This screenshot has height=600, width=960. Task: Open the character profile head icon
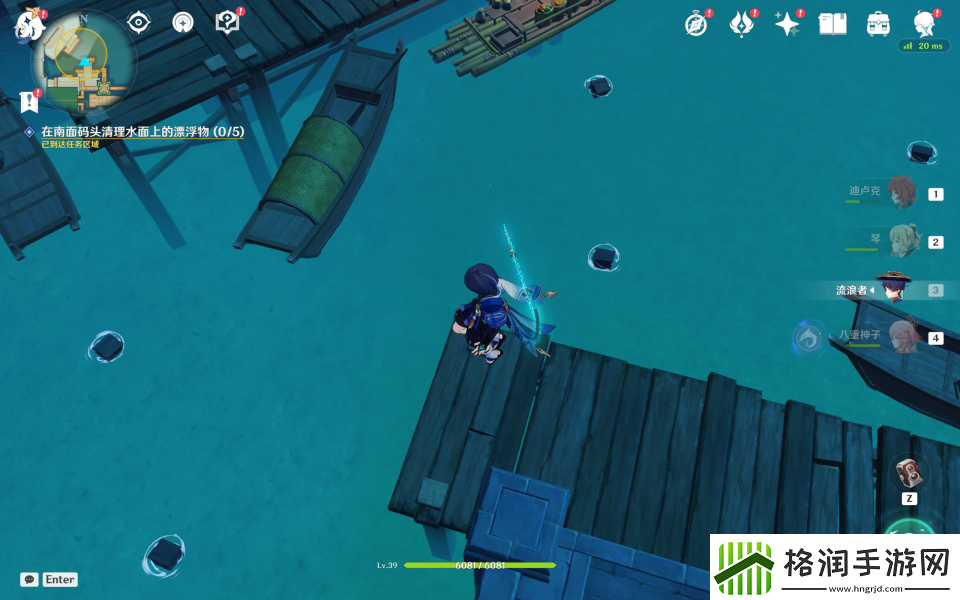click(924, 24)
